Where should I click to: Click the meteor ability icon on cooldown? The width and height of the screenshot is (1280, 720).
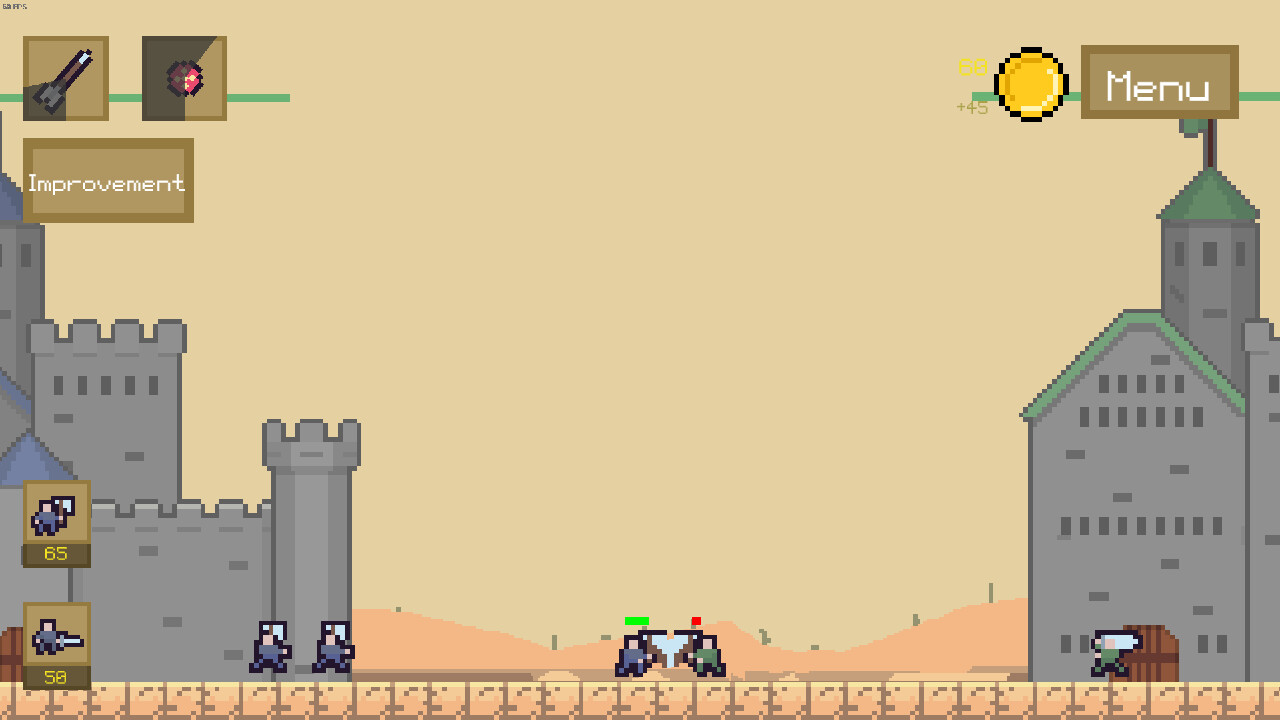(184, 77)
